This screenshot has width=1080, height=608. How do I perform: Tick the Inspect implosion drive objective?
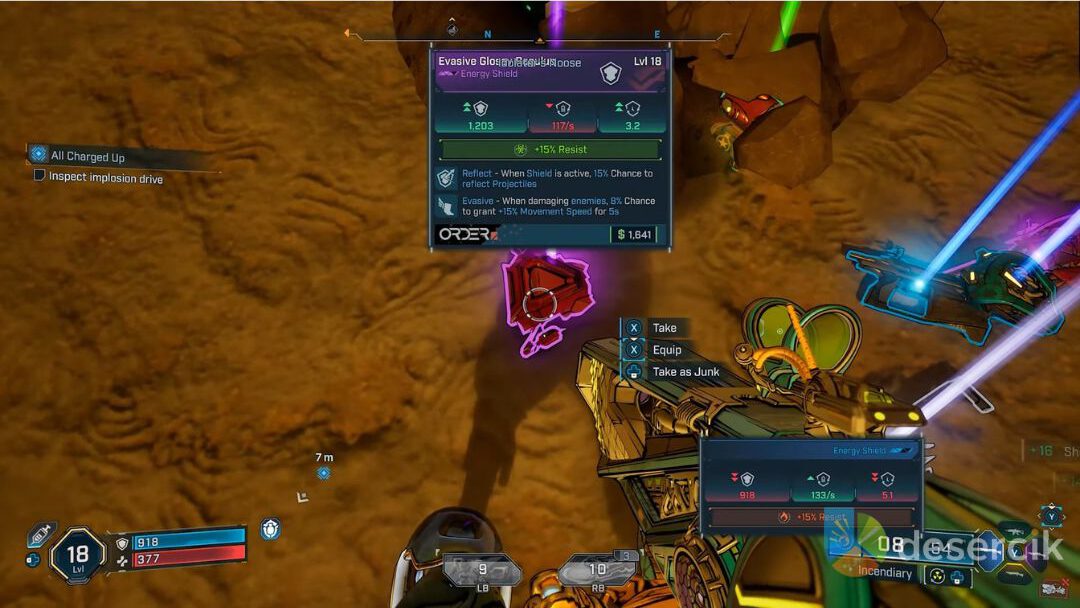tap(40, 177)
